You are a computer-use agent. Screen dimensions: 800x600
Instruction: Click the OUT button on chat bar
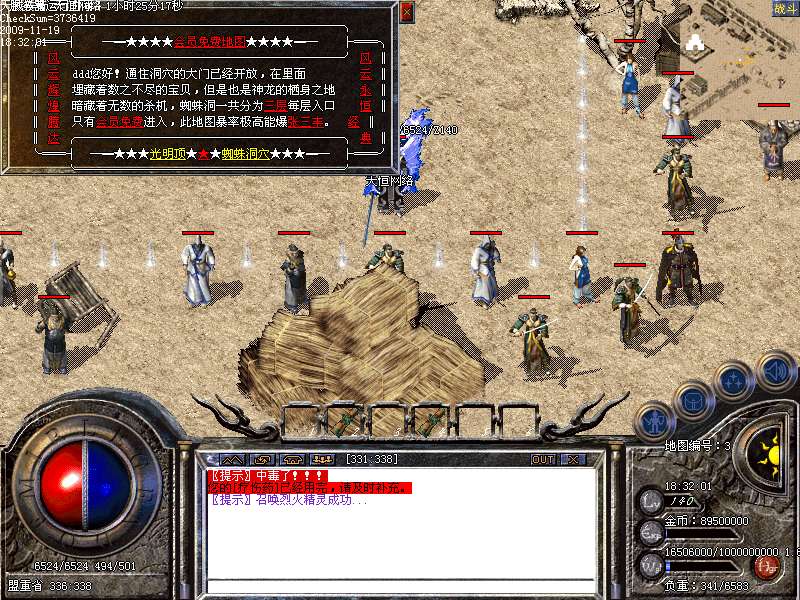(542, 459)
